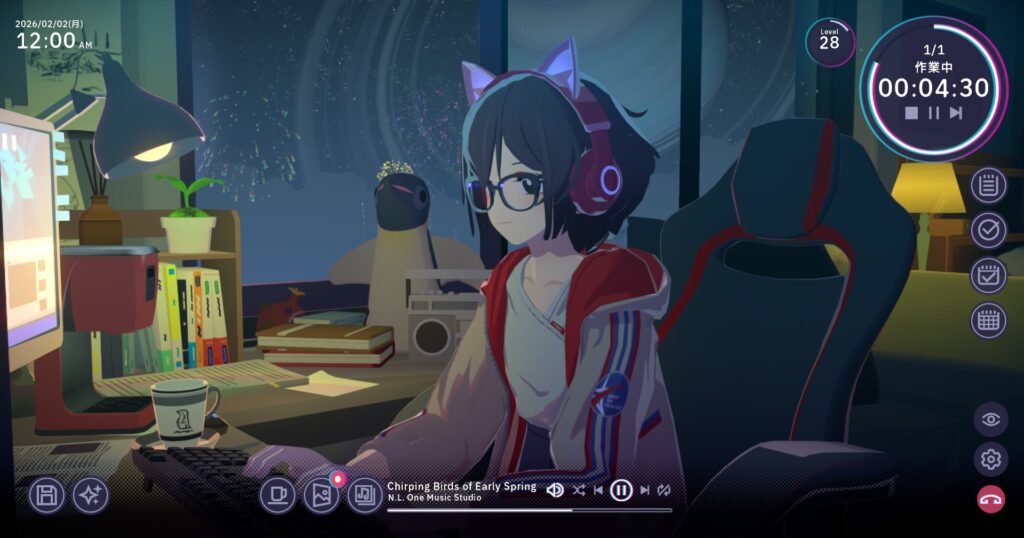The width and height of the screenshot is (1024, 538).
Task: Skip to the next music track
Action: coord(644,490)
